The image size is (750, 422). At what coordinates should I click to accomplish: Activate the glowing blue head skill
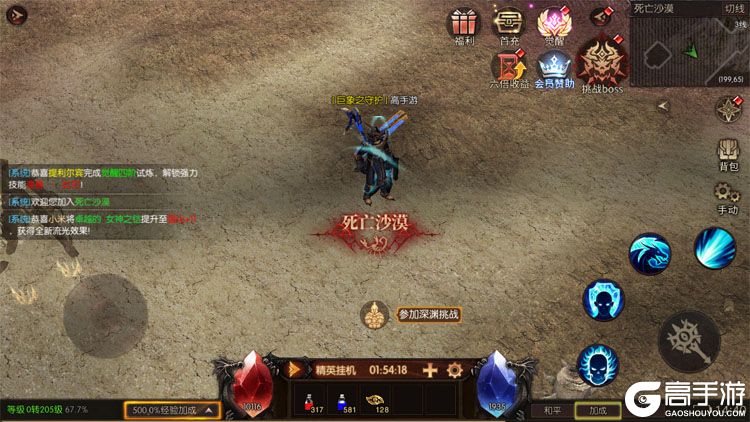click(x=604, y=300)
